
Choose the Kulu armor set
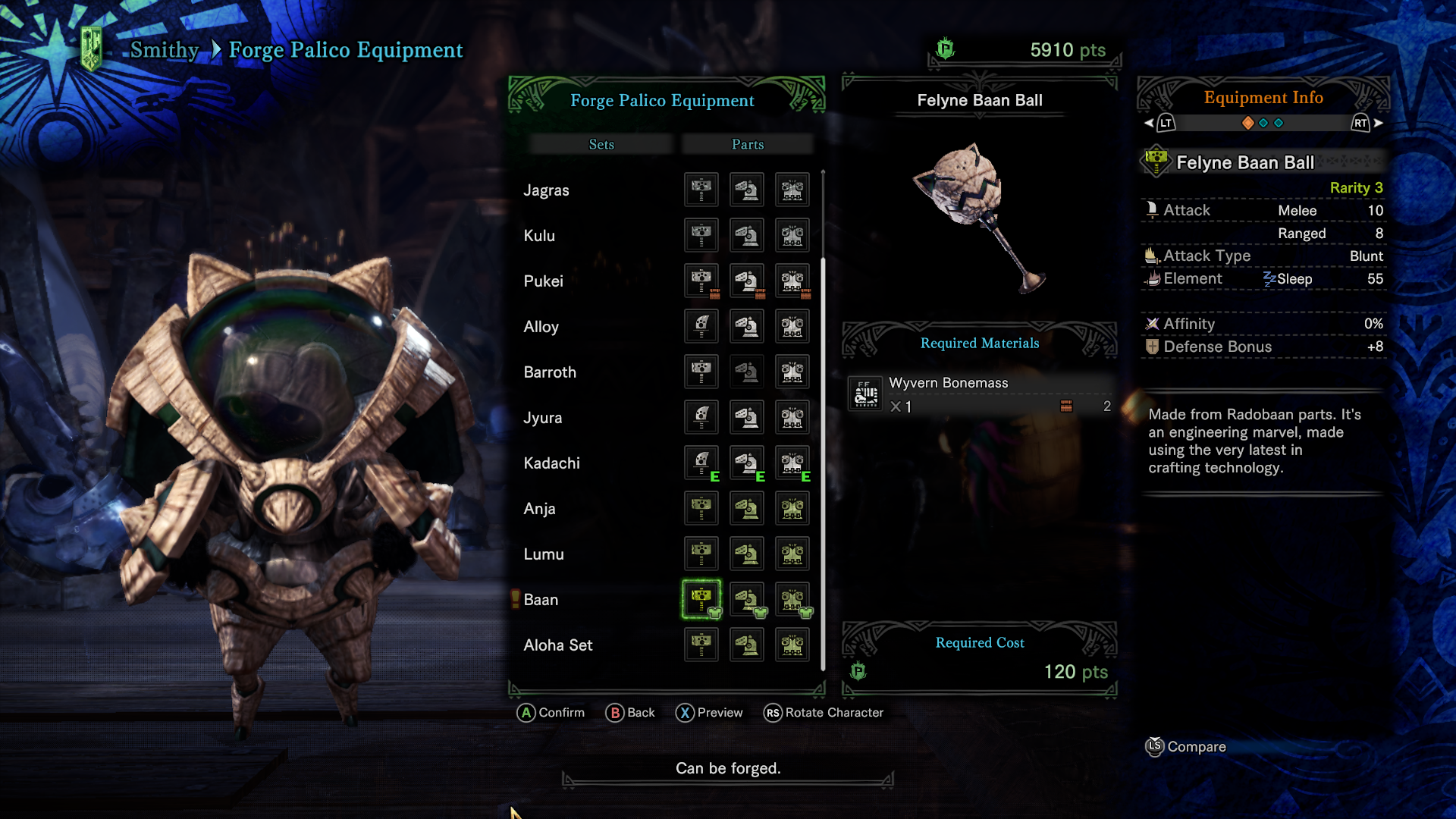[x=539, y=236]
